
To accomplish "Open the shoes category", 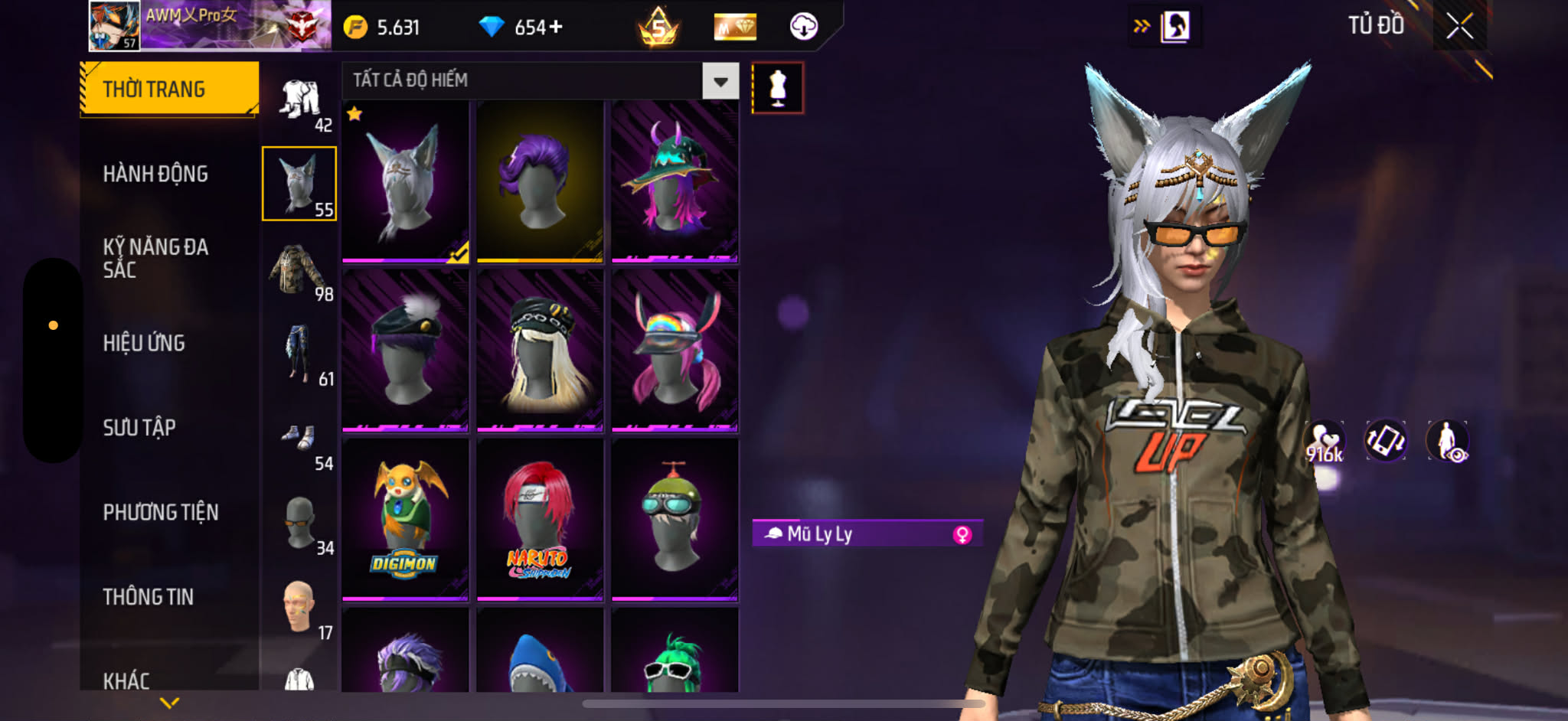I will pyautogui.click(x=299, y=439).
